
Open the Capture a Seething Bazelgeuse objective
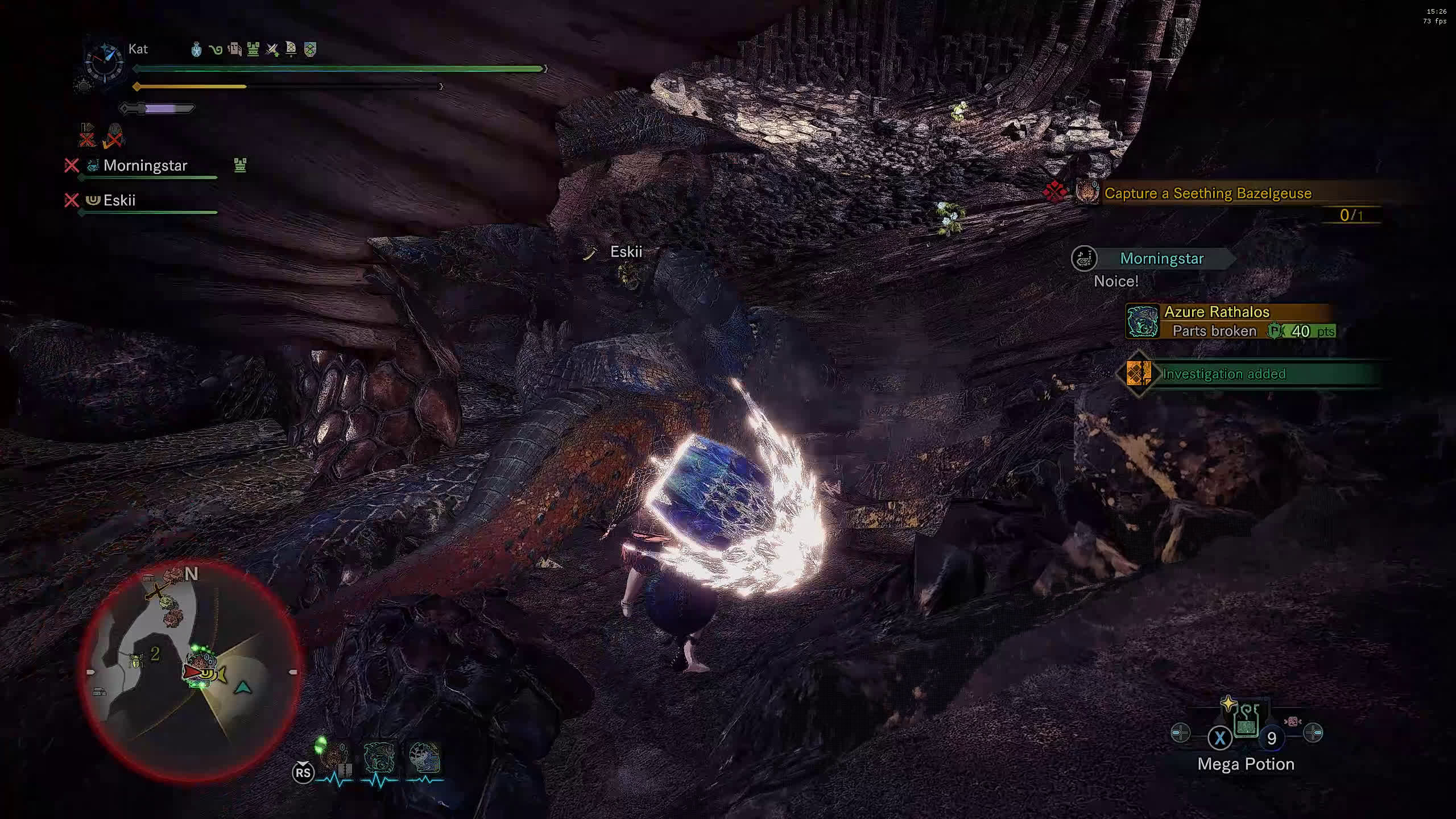[x=1207, y=193]
